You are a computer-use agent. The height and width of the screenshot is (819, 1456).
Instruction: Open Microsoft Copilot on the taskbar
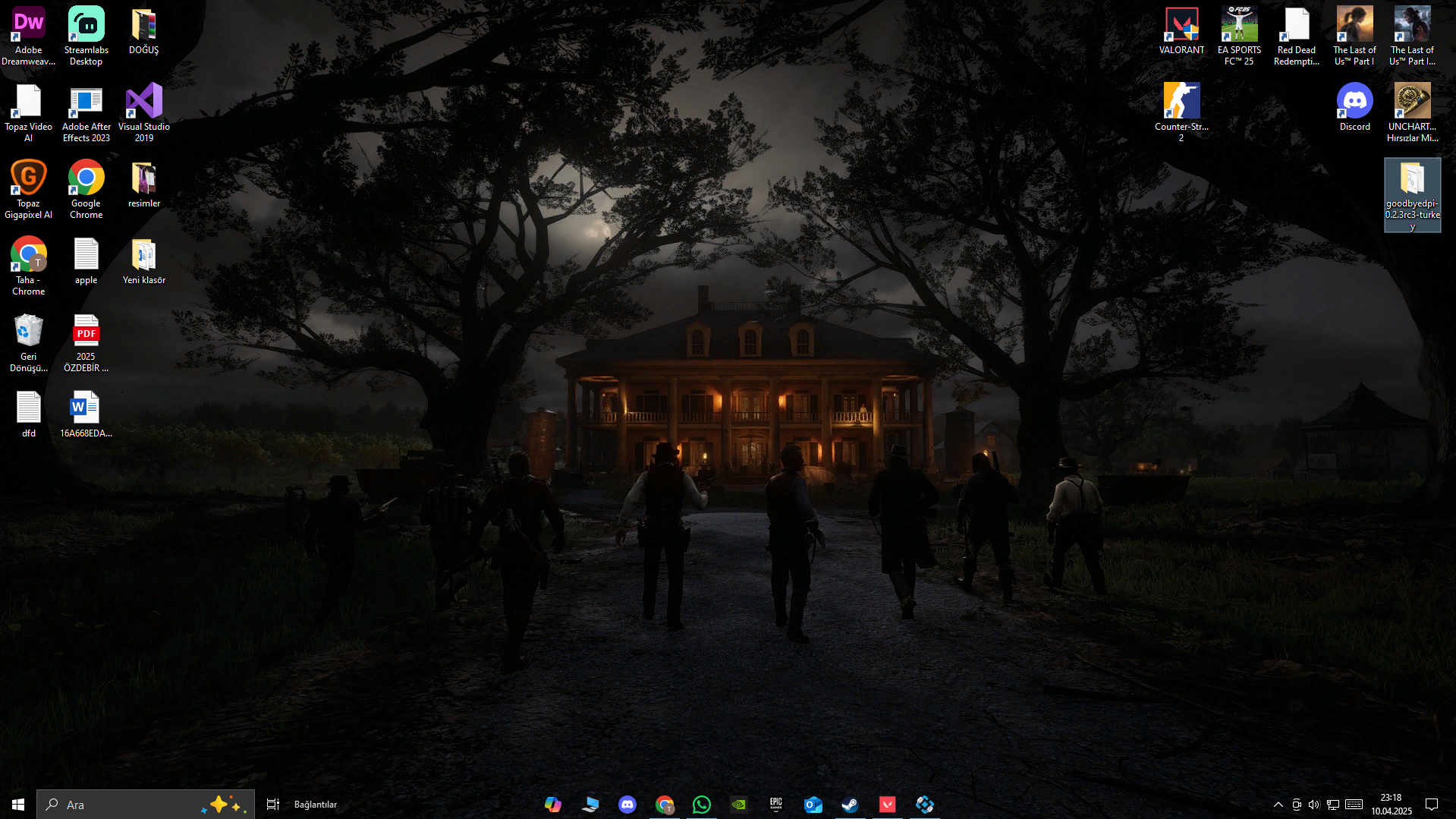(553, 805)
